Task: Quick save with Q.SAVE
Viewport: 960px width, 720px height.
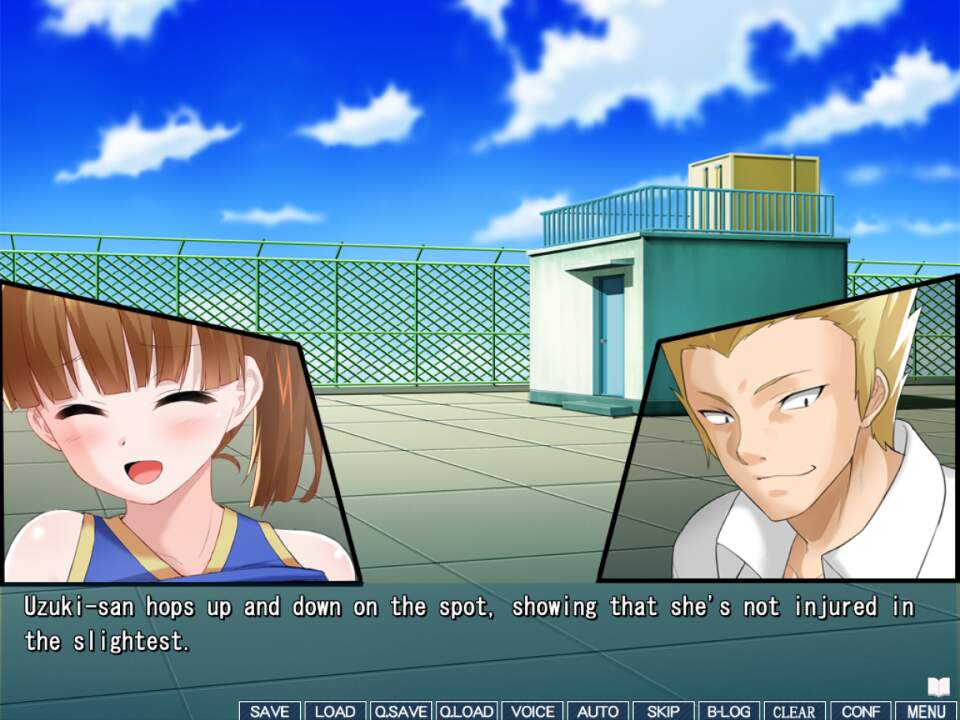Action: click(400, 711)
